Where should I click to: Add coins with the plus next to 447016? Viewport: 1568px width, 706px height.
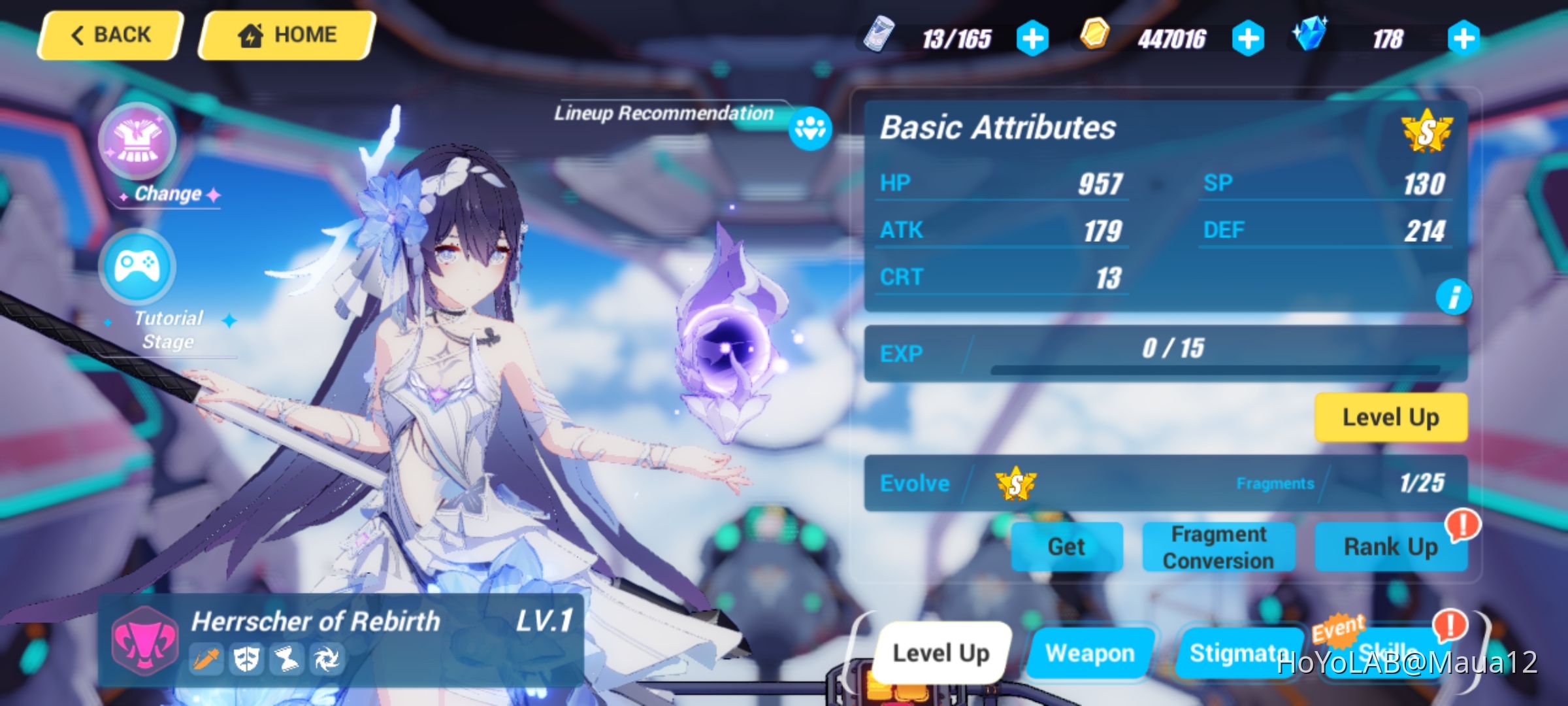(1247, 37)
